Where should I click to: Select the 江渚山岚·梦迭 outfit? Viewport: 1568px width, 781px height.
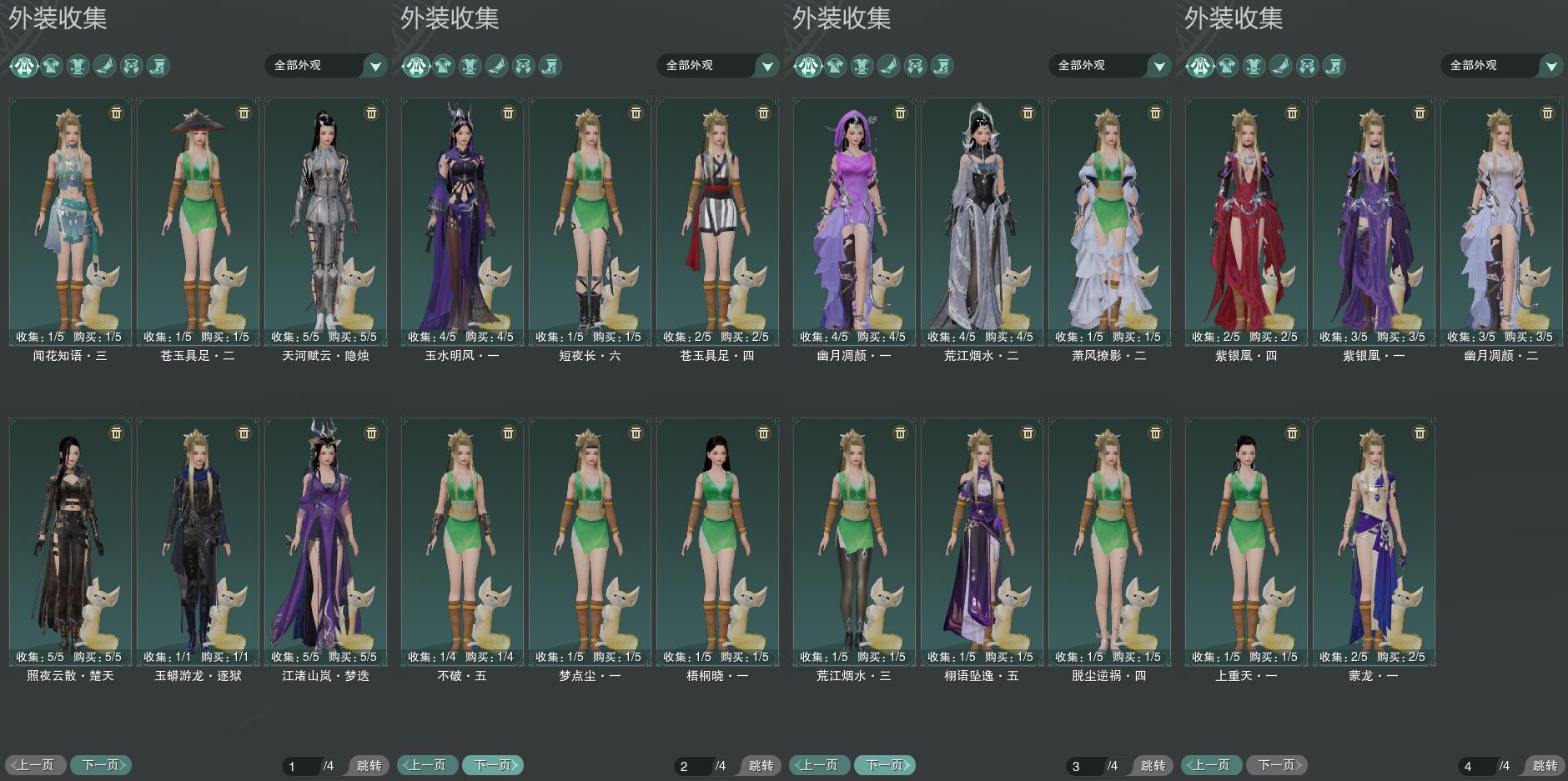pyautogui.click(x=325, y=542)
